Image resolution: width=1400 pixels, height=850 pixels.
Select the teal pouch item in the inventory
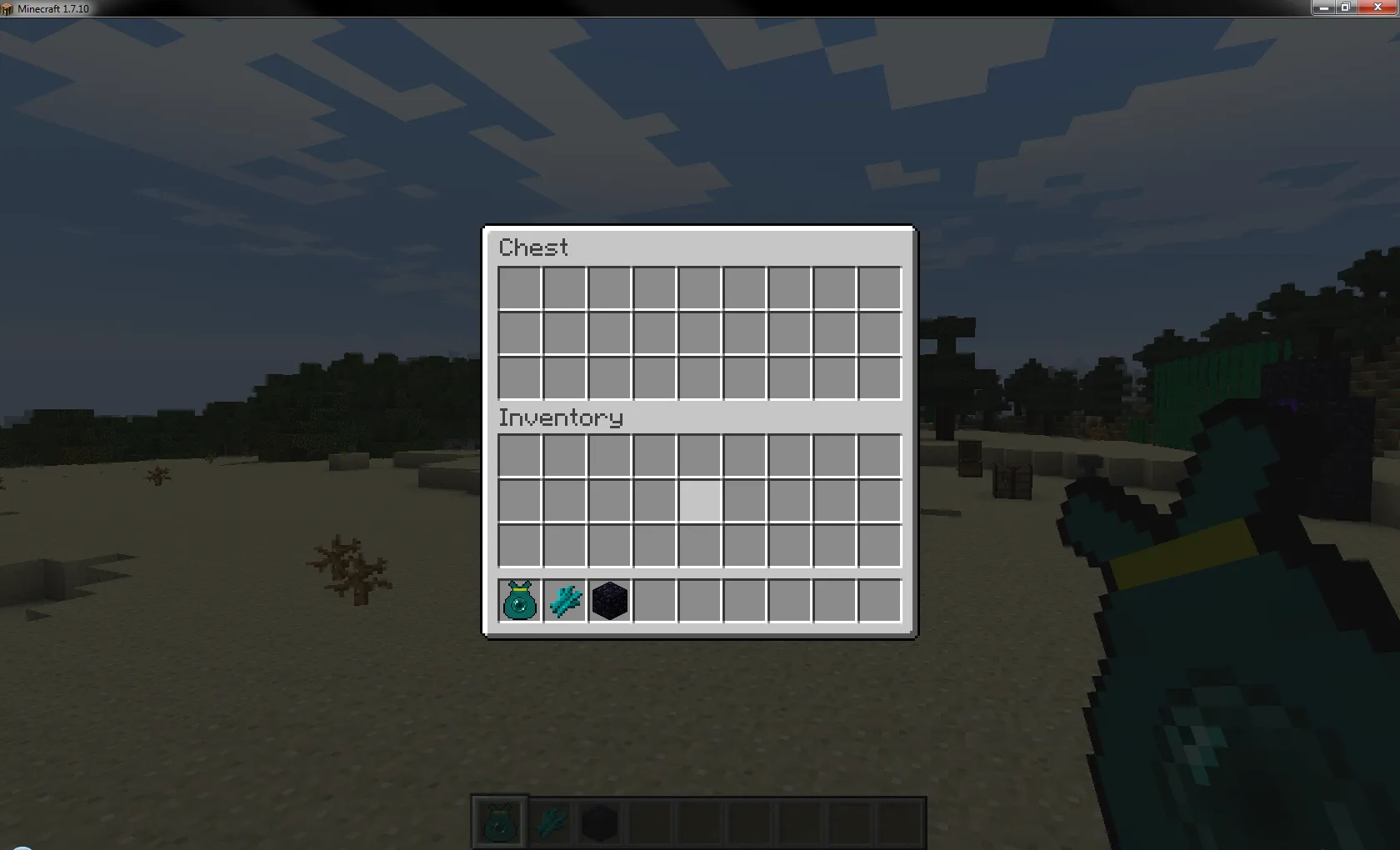coord(518,601)
